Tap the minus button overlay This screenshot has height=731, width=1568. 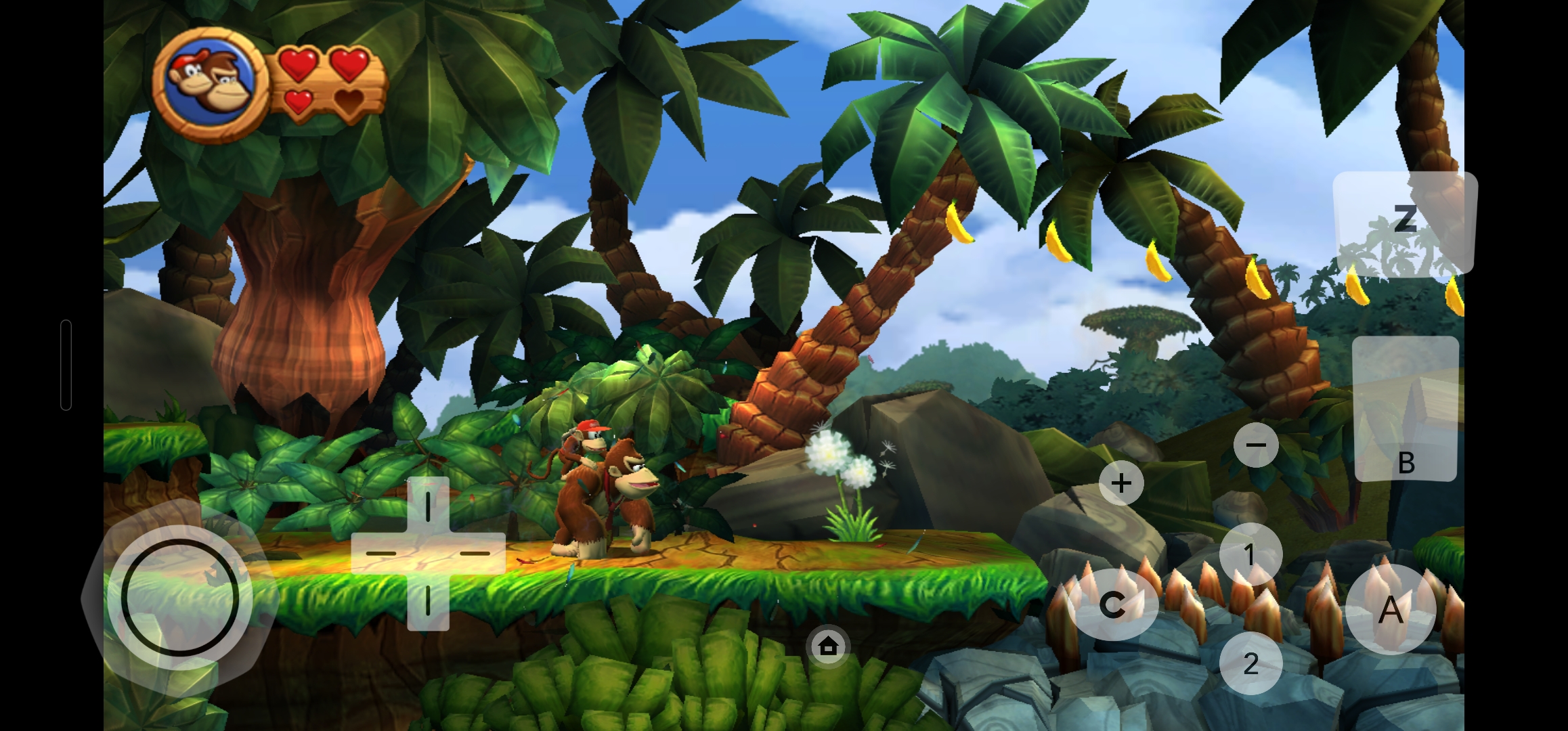click(x=1256, y=445)
